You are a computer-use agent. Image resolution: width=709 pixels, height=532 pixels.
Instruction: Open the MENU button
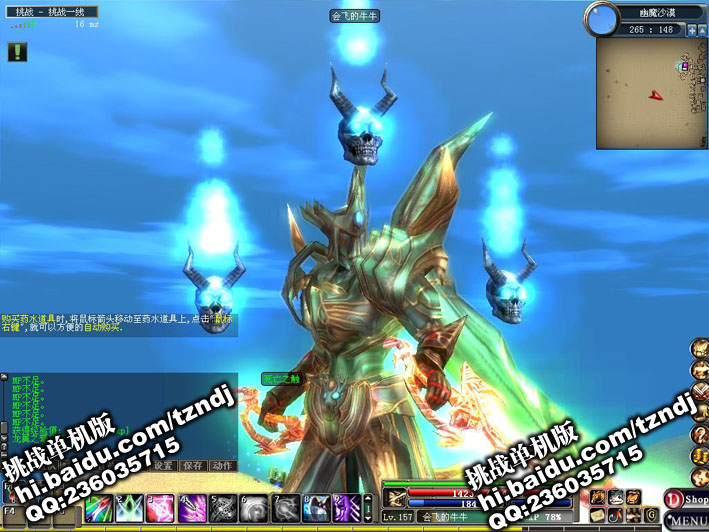click(x=687, y=520)
